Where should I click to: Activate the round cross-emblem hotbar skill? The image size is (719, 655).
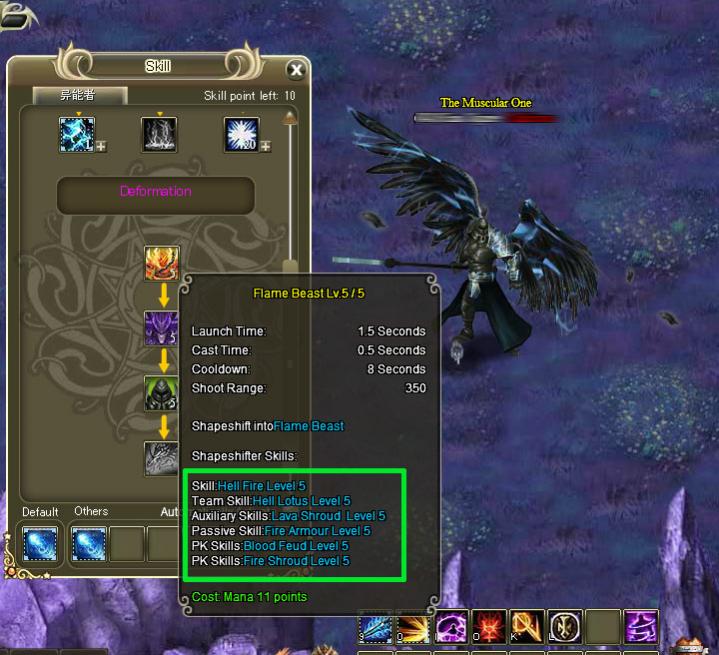tap(564, 627)
